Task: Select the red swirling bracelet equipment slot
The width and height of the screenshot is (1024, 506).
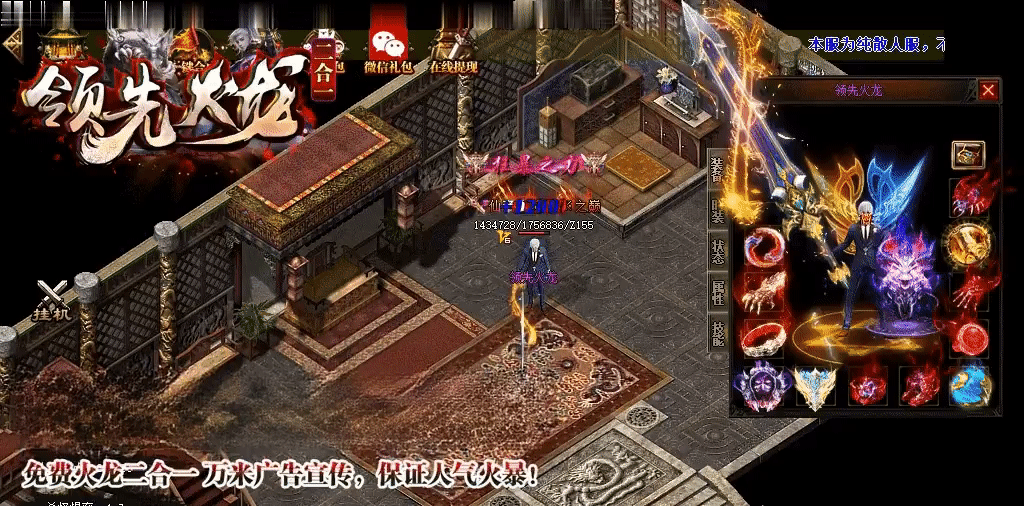Action: [762, 246]
